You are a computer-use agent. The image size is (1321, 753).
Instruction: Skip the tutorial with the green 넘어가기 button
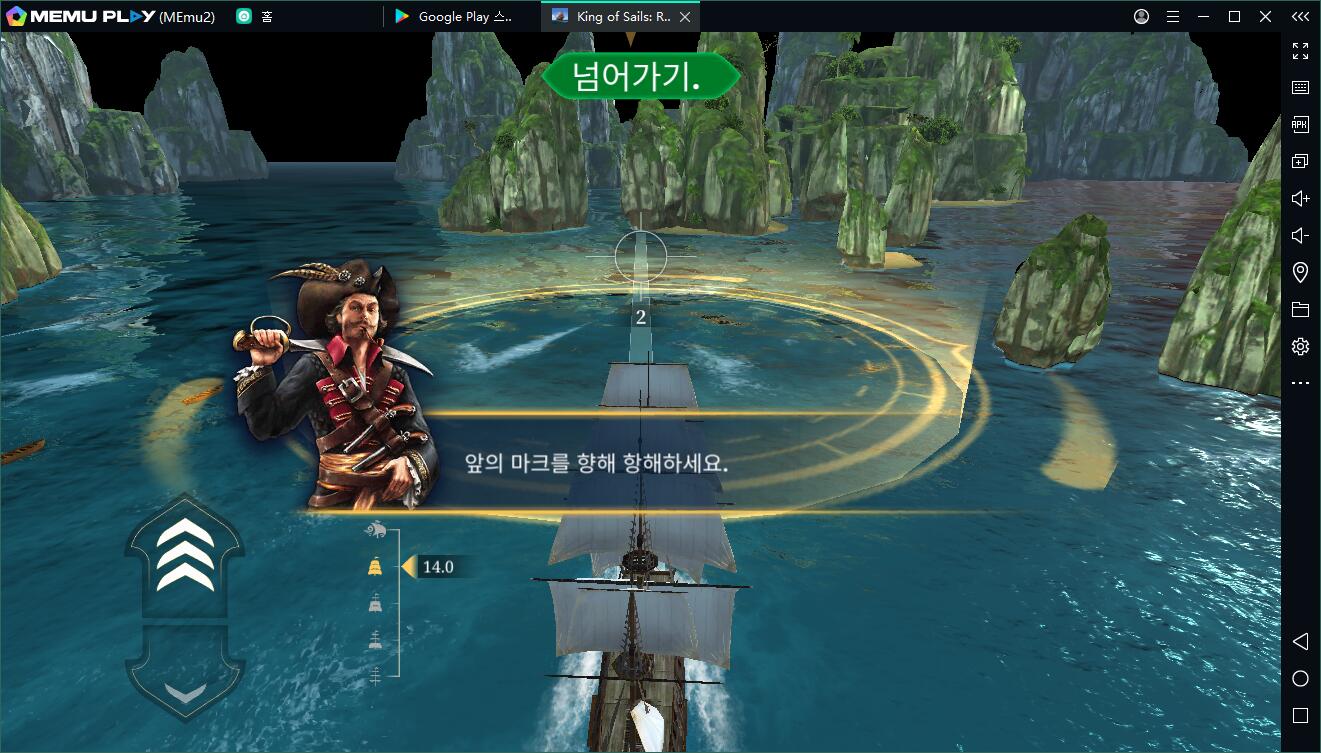(640, 77)
